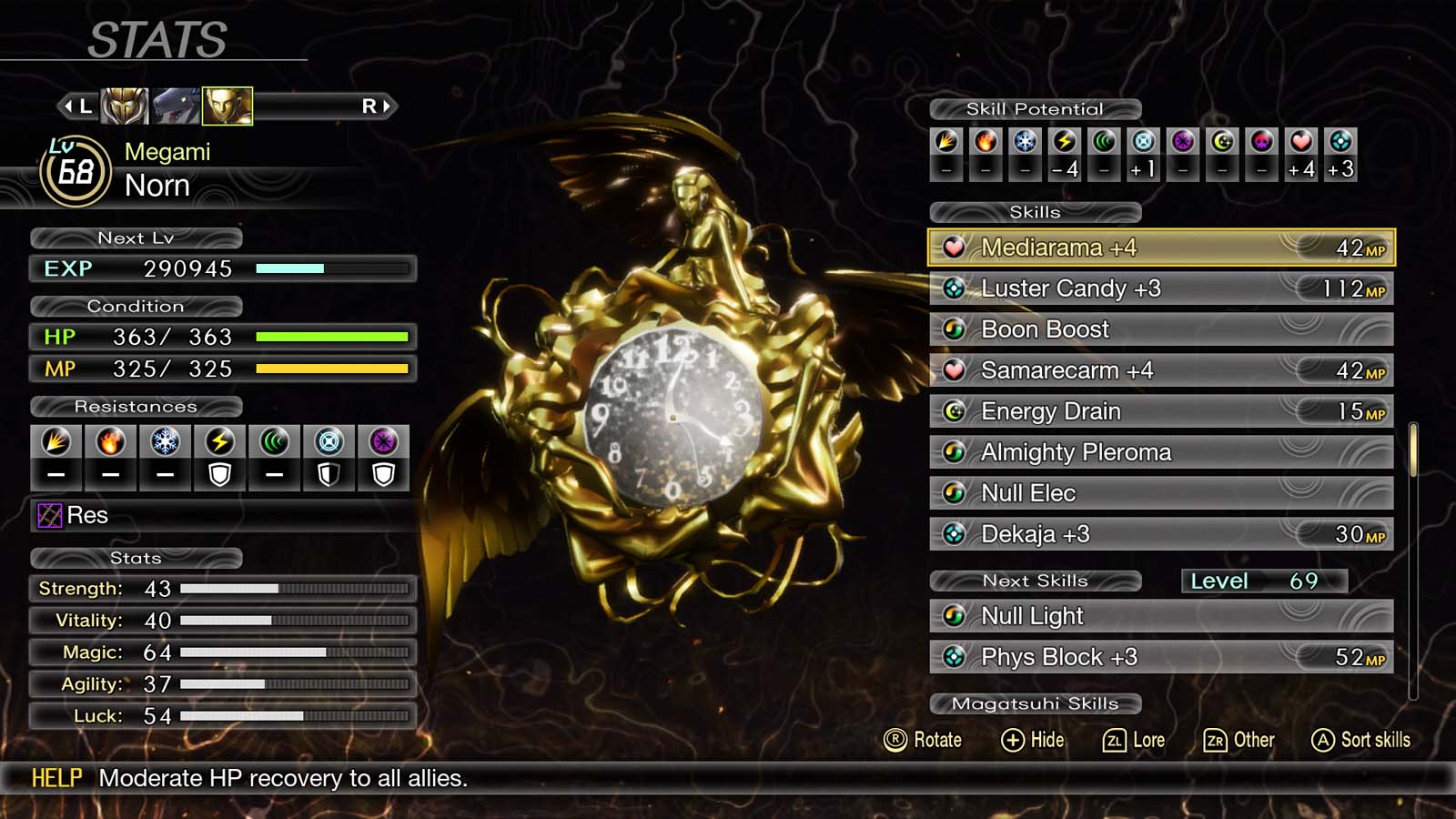
Task: Select the Force affinity icon in Skill Potential
Action: (x=1103, y=141)
